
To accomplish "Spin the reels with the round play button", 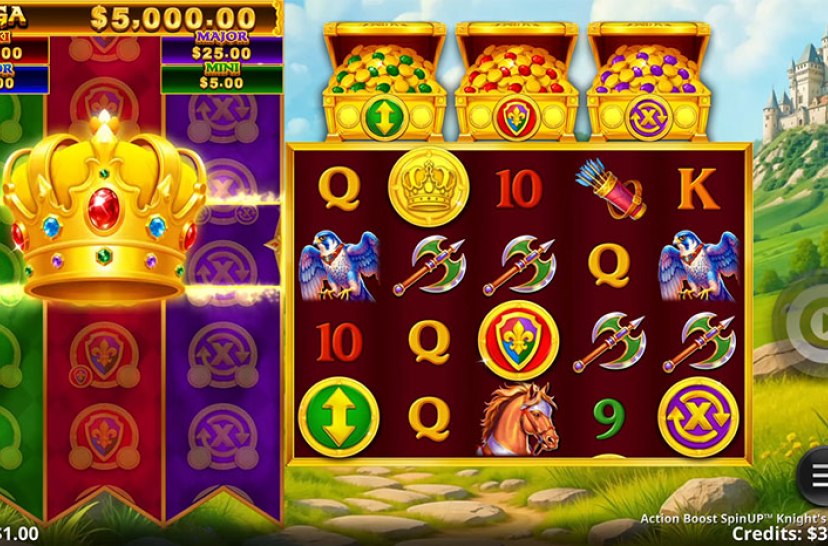I will tap(808, 323).
